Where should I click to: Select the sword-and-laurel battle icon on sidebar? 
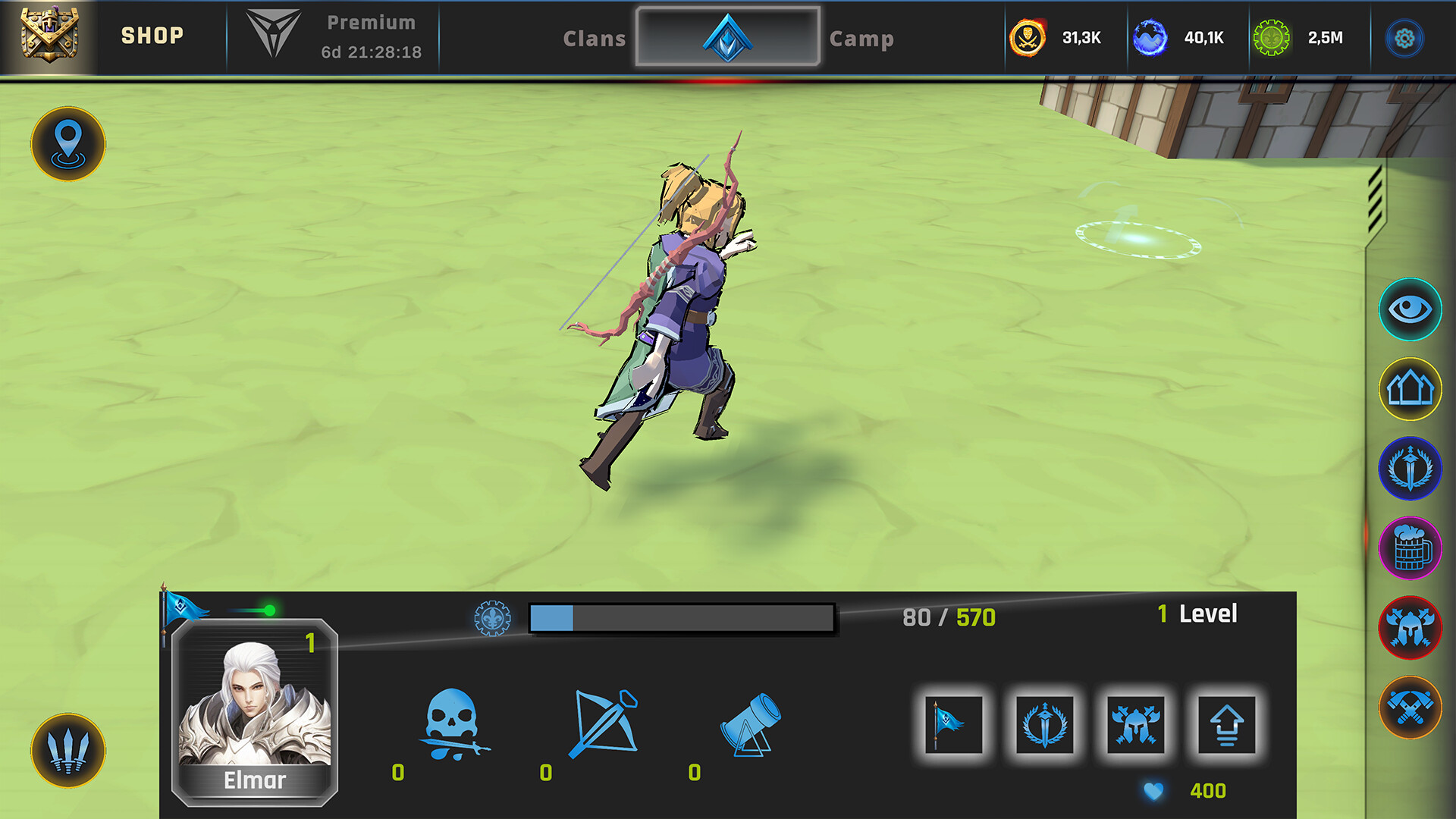(x=1409, y=470)
